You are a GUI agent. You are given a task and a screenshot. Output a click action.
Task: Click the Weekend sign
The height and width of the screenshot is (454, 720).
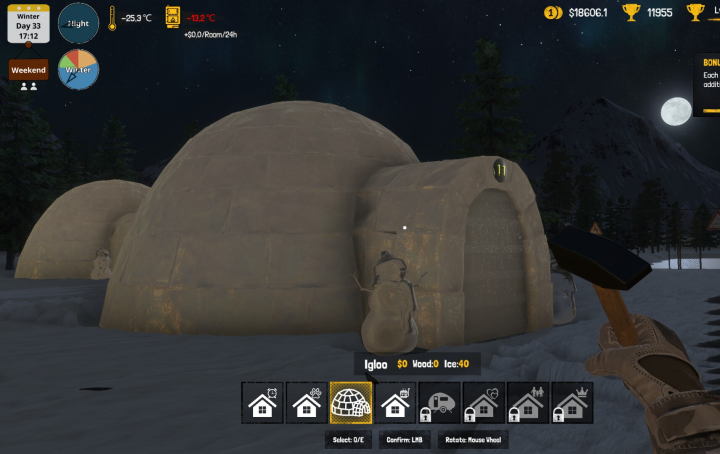(29, 70)
